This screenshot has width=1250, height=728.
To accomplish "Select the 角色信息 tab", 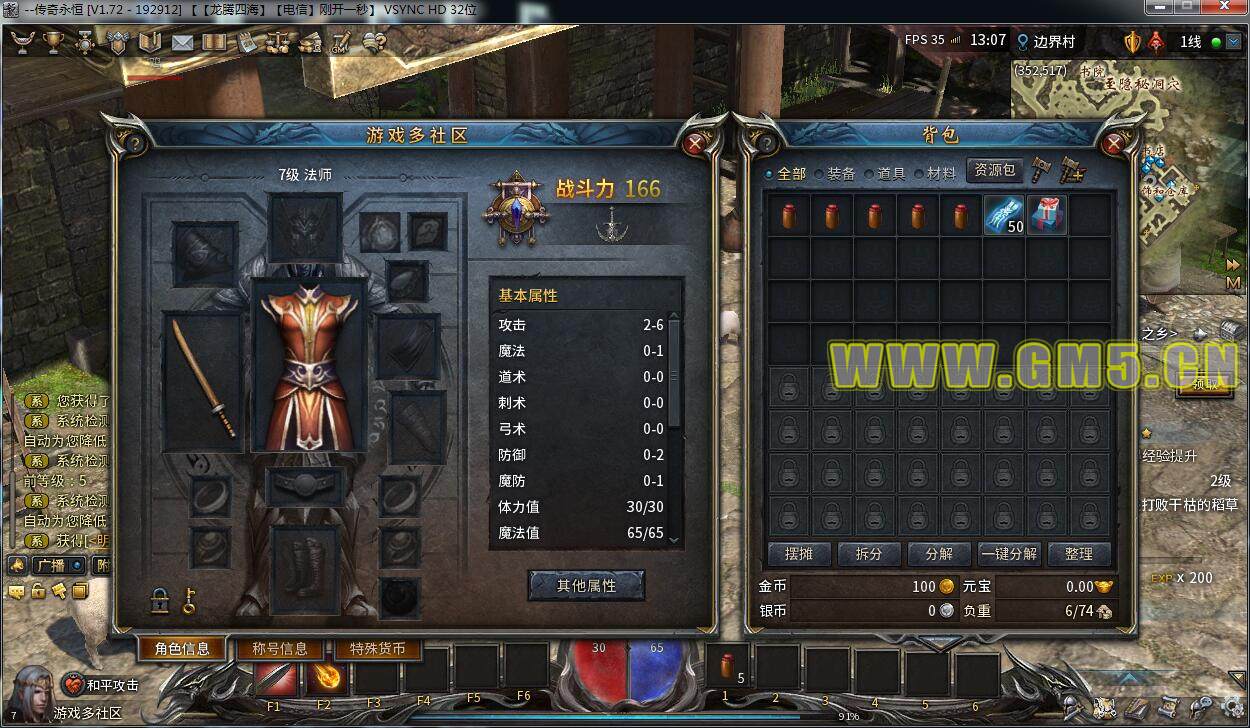I will [182, 648].
